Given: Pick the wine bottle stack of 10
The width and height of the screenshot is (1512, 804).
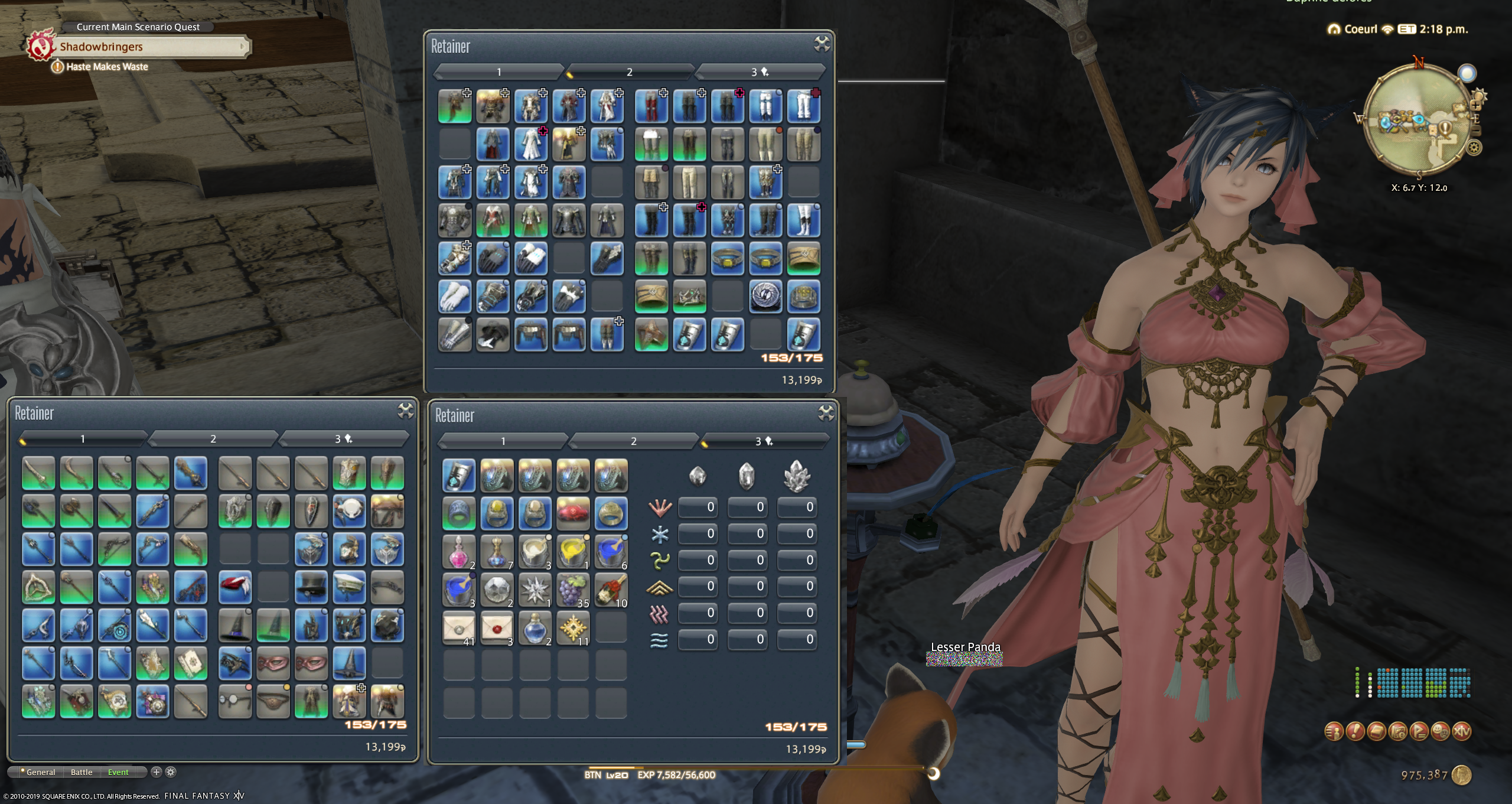Looking at the screenshot, I should (611, 589).
